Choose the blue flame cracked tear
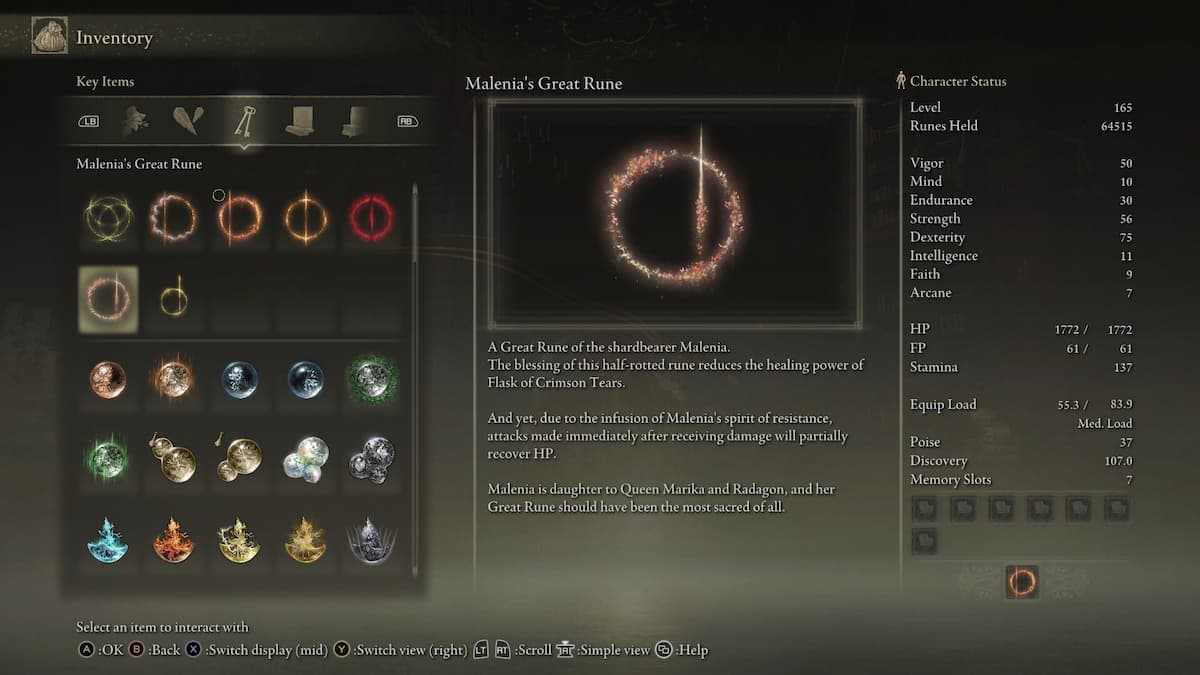The image size is (1200, 675). pyautogui.click(x=108, y=540)
